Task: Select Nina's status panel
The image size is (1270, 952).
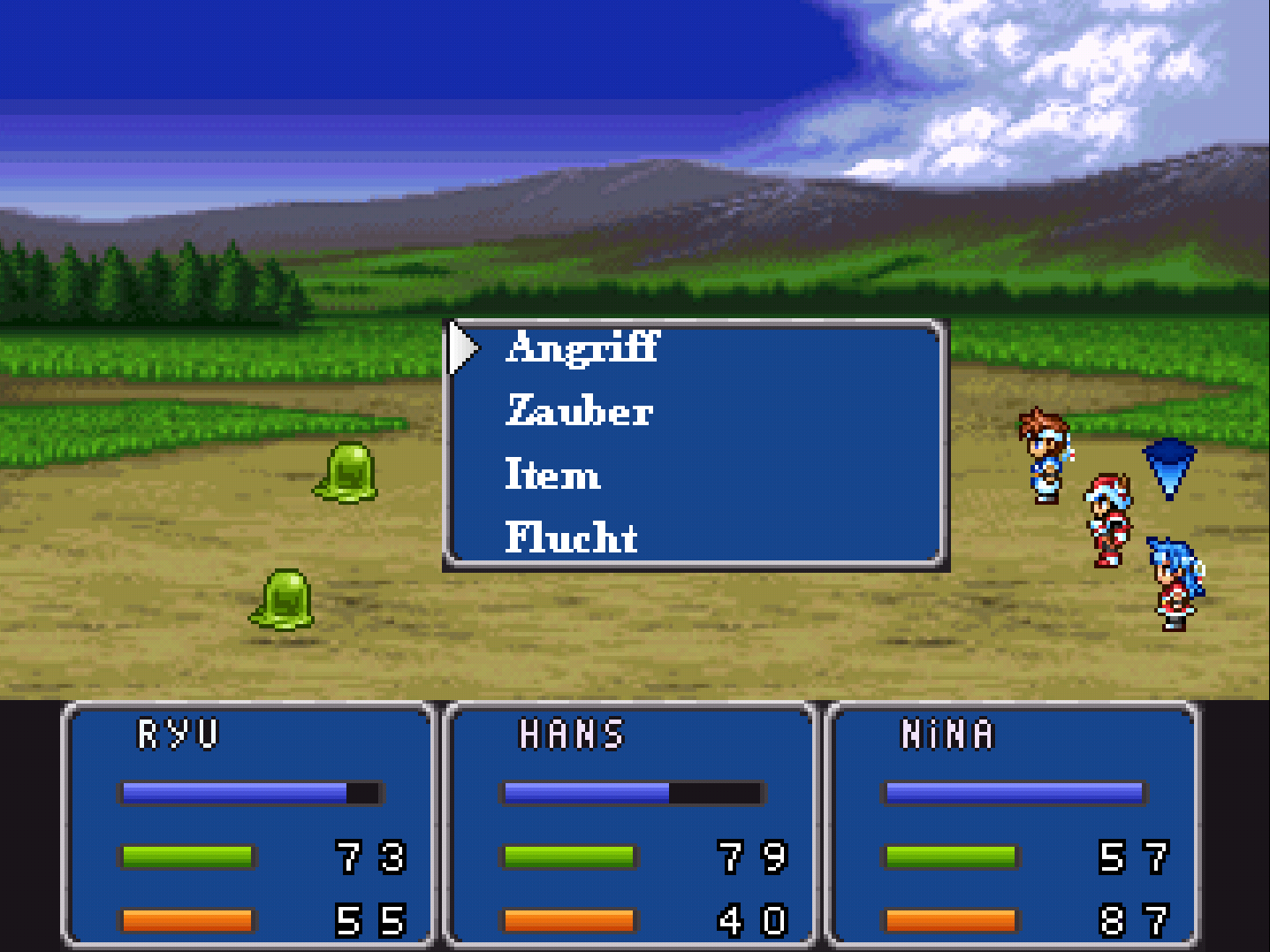Action: 1013,824
